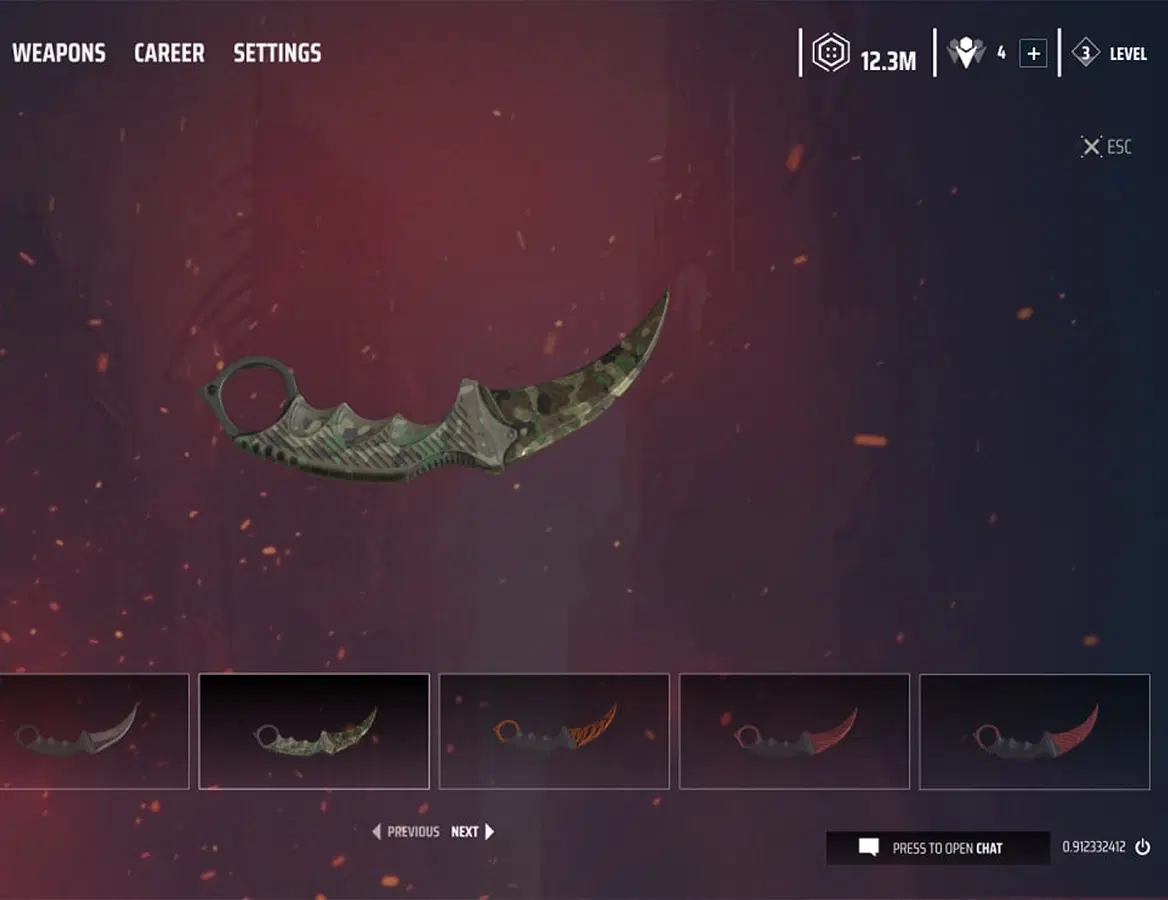Open the chat box
This screenshot has width=1168, height=900.
[x=937, y=848]
